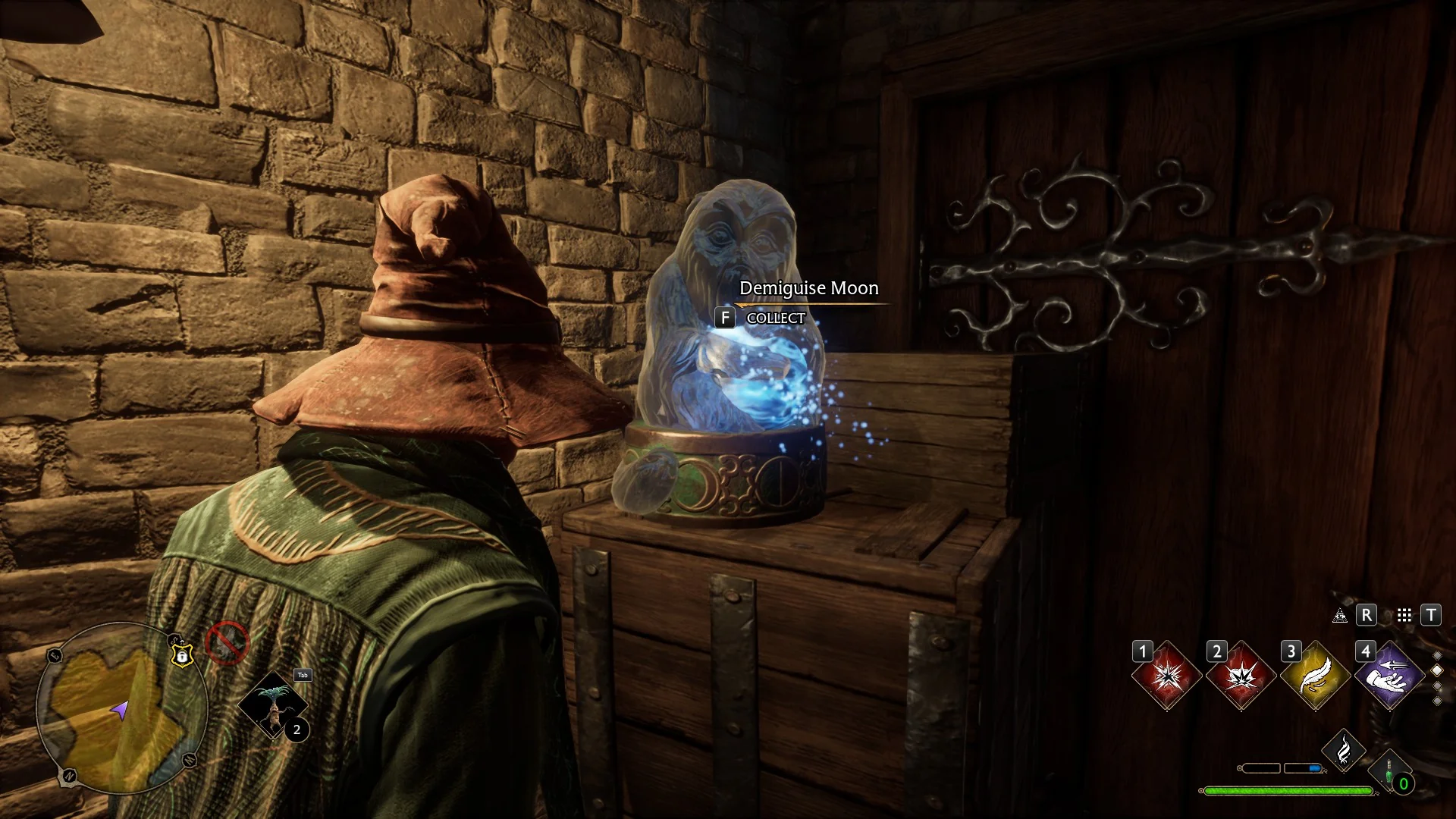This screenshot has width=1456, height=819.
Task: Cast the purple hand Accio spell
Action: (x=1389, y=676)
